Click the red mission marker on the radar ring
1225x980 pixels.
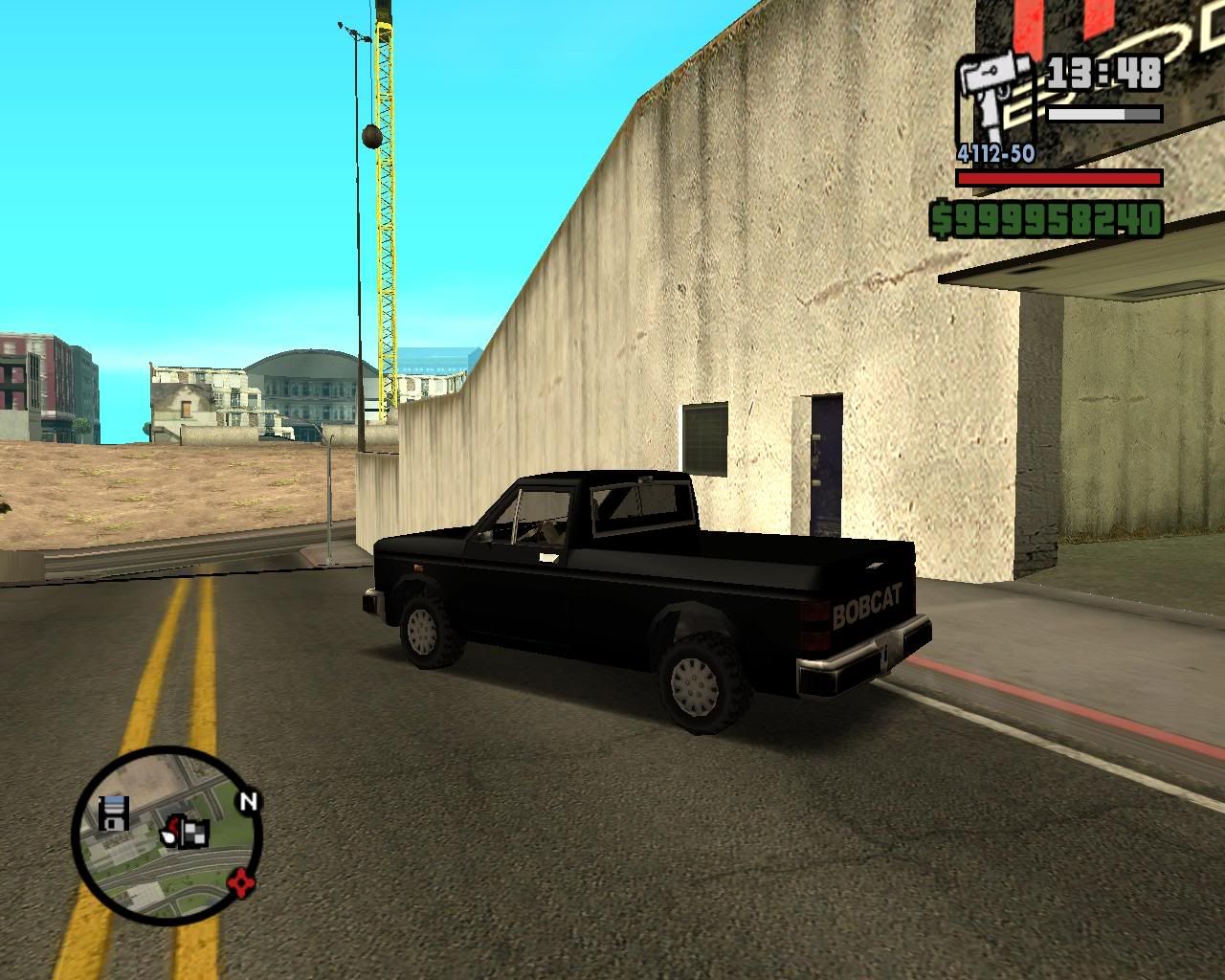click(241, 884)
